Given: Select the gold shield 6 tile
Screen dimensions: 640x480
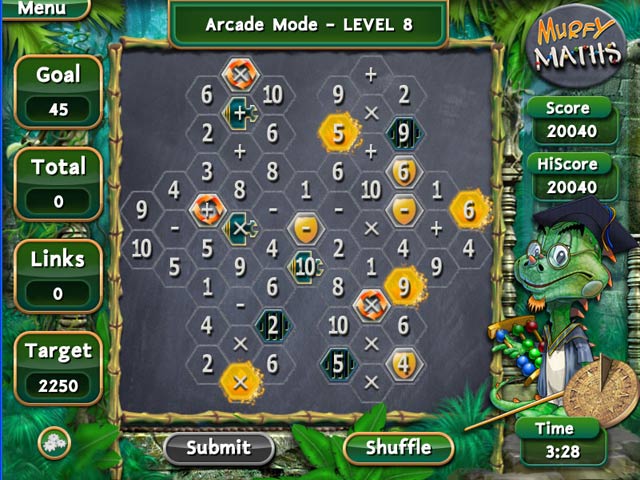Looking at the screenshot, I should point(402,172).
